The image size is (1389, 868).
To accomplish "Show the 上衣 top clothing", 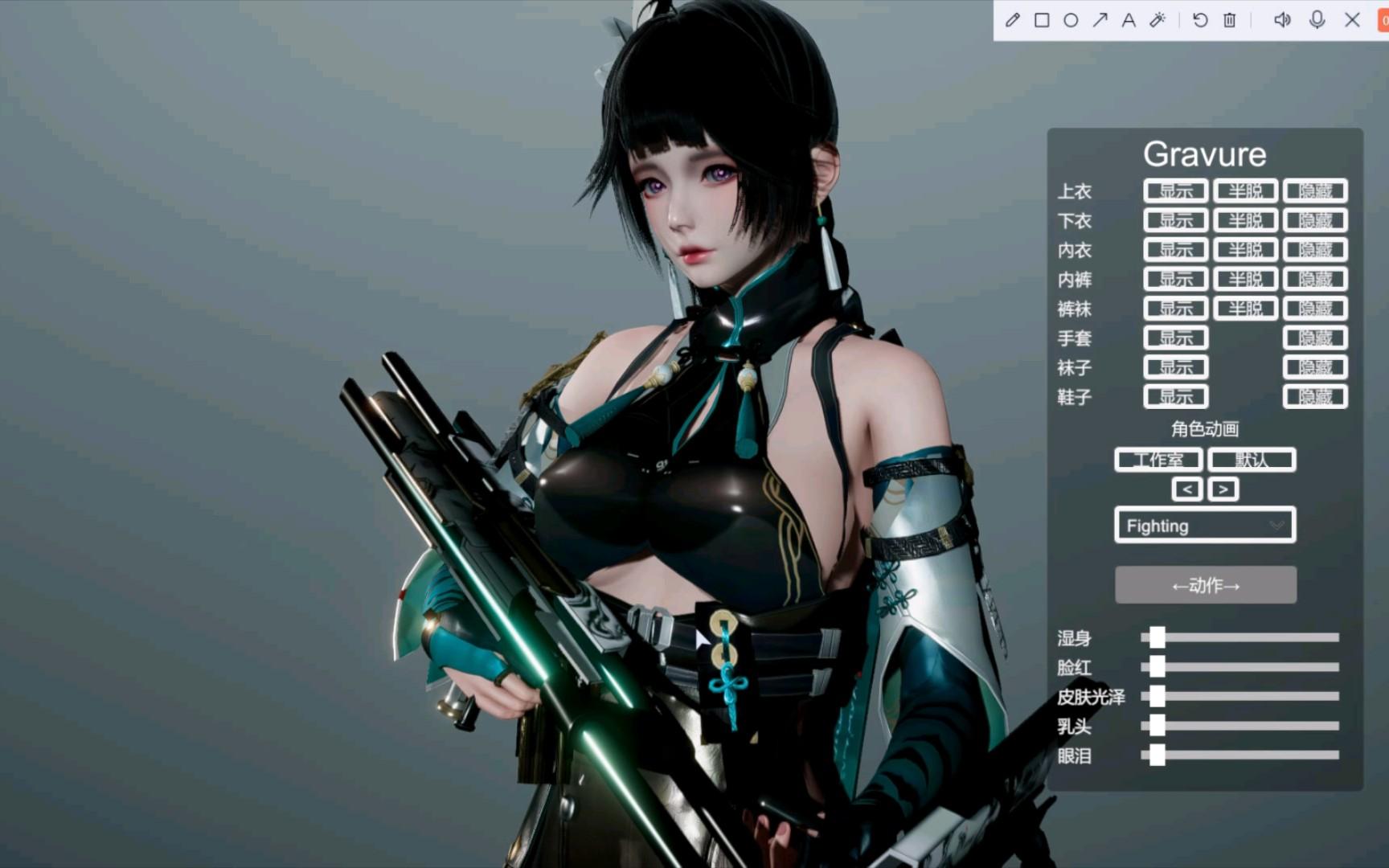I will pos(1175,191).
